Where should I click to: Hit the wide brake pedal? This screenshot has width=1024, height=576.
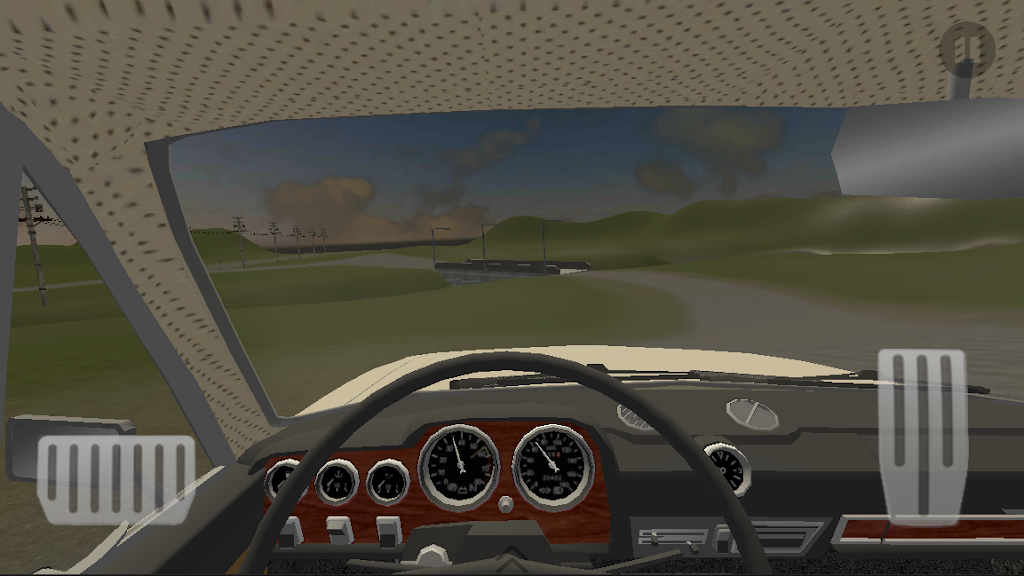point(116,478)
